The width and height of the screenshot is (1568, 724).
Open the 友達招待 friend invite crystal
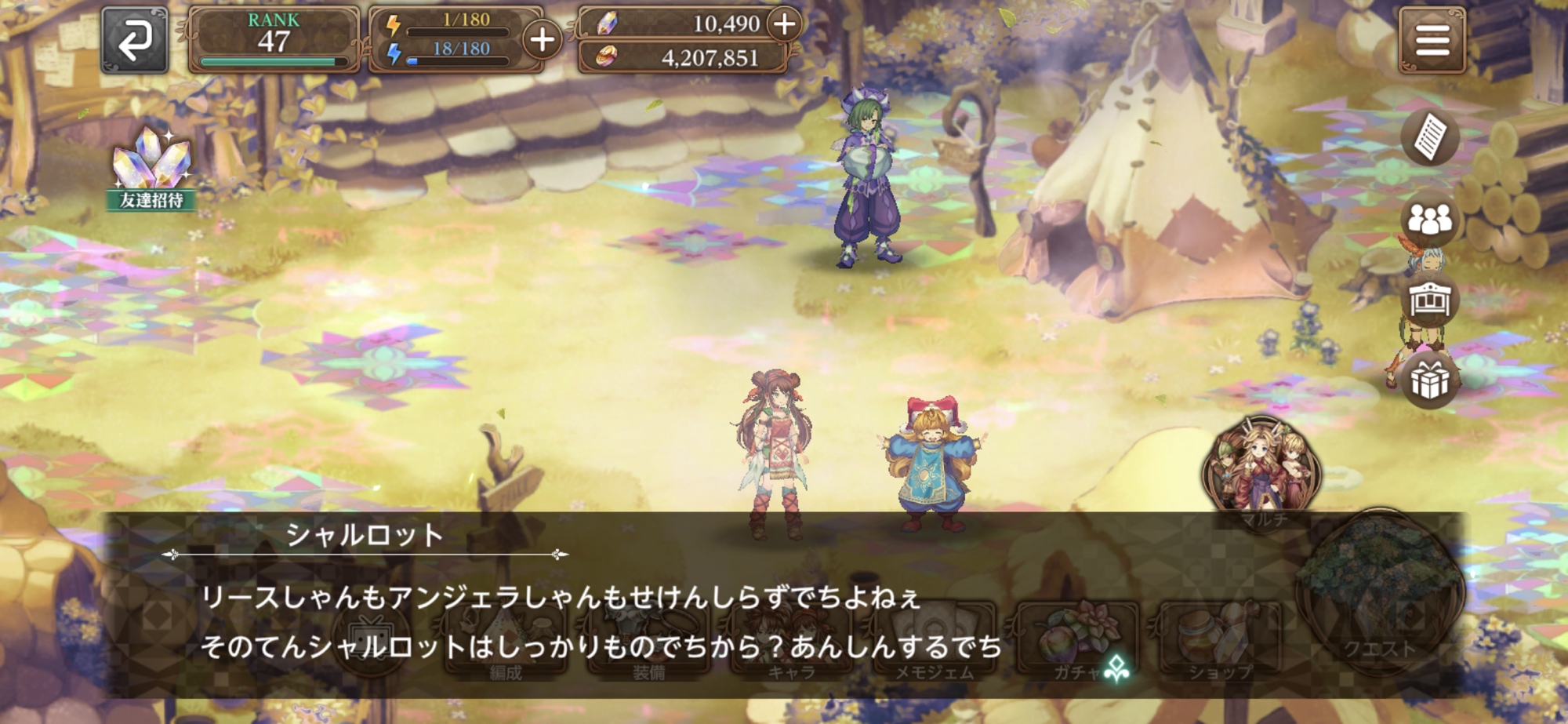(151, 169)
